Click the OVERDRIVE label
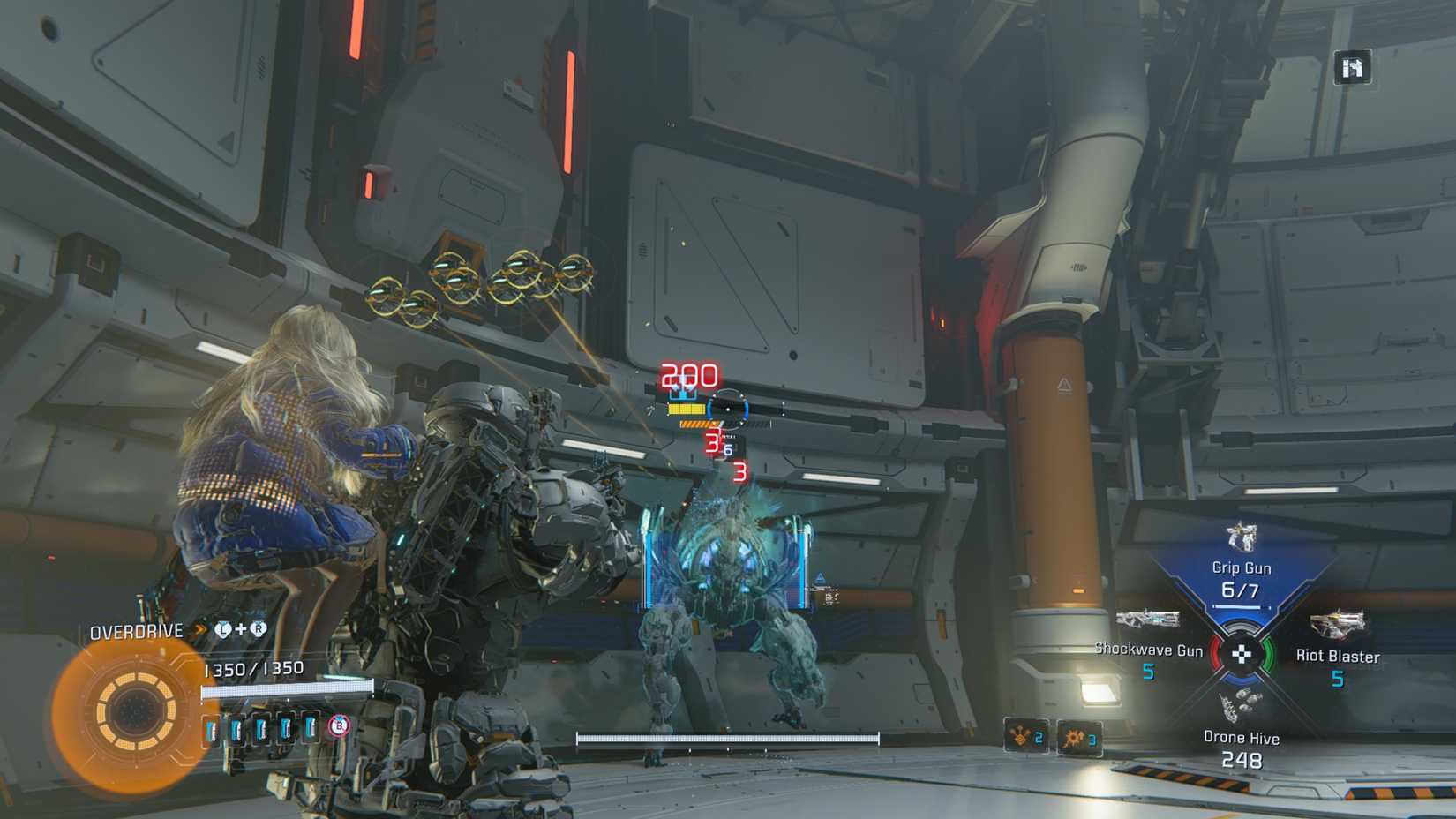 coord(137,629)
